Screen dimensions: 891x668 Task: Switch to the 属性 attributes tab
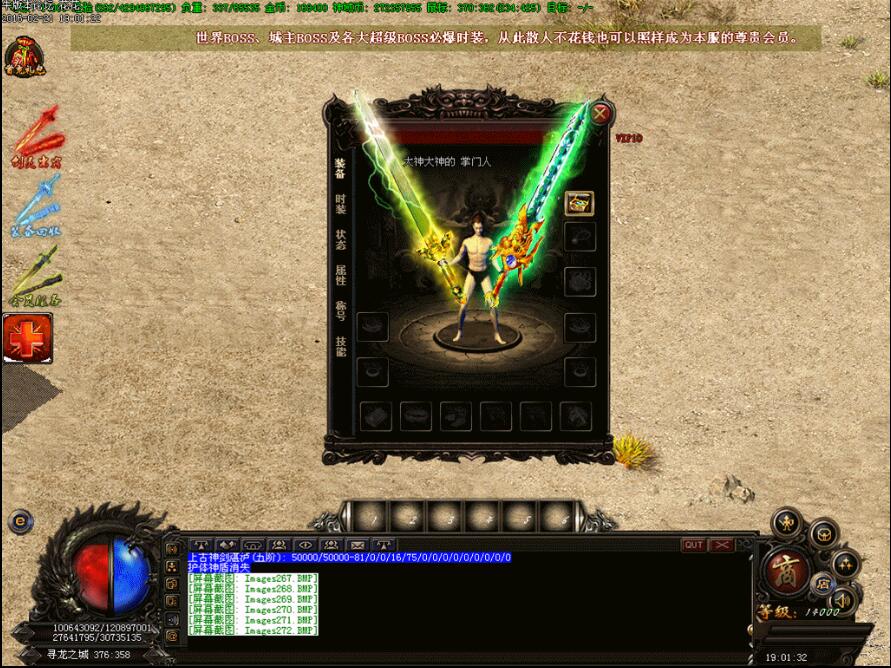point(341,275)
